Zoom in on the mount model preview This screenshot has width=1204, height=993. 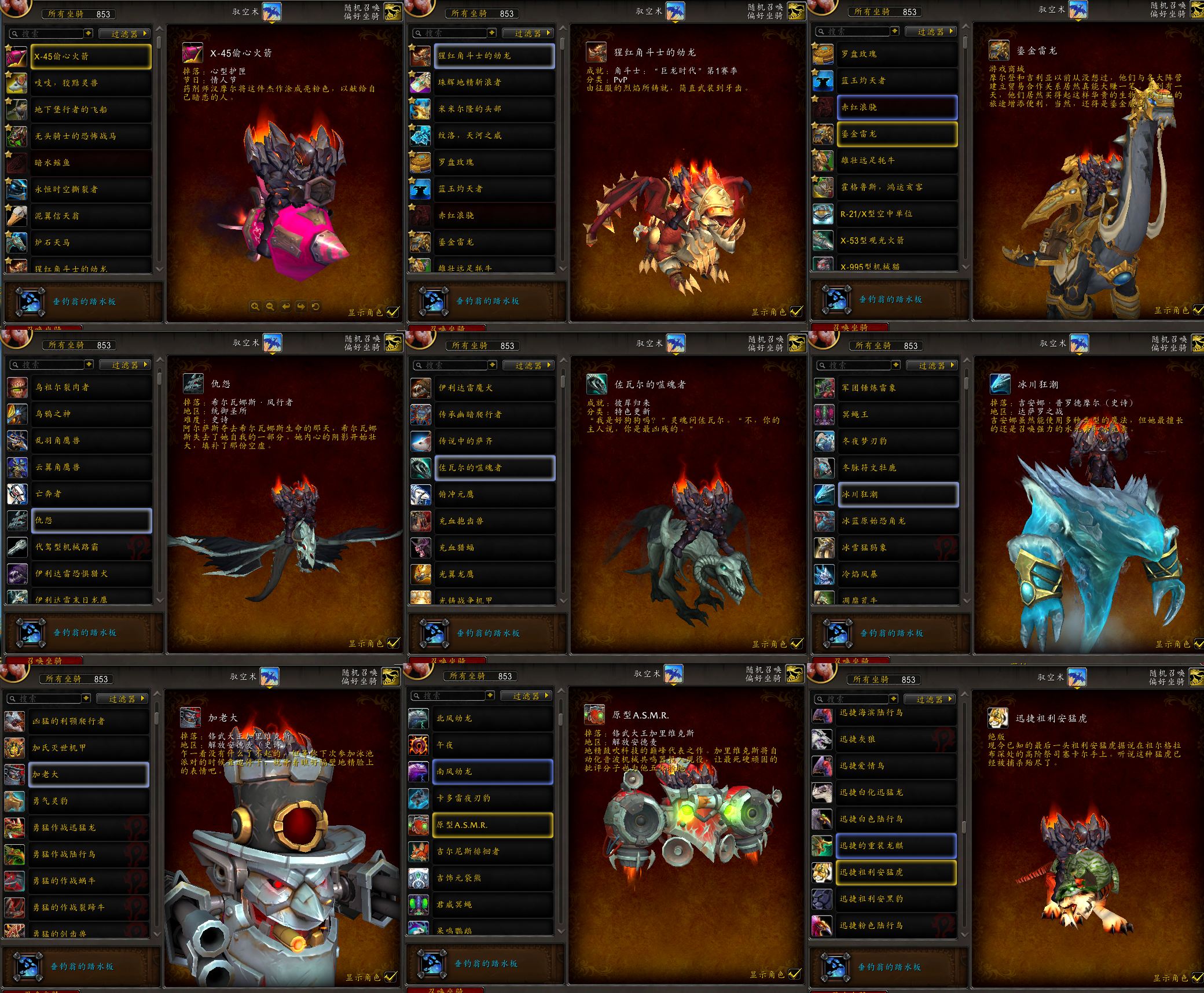(x=255, y=307)
